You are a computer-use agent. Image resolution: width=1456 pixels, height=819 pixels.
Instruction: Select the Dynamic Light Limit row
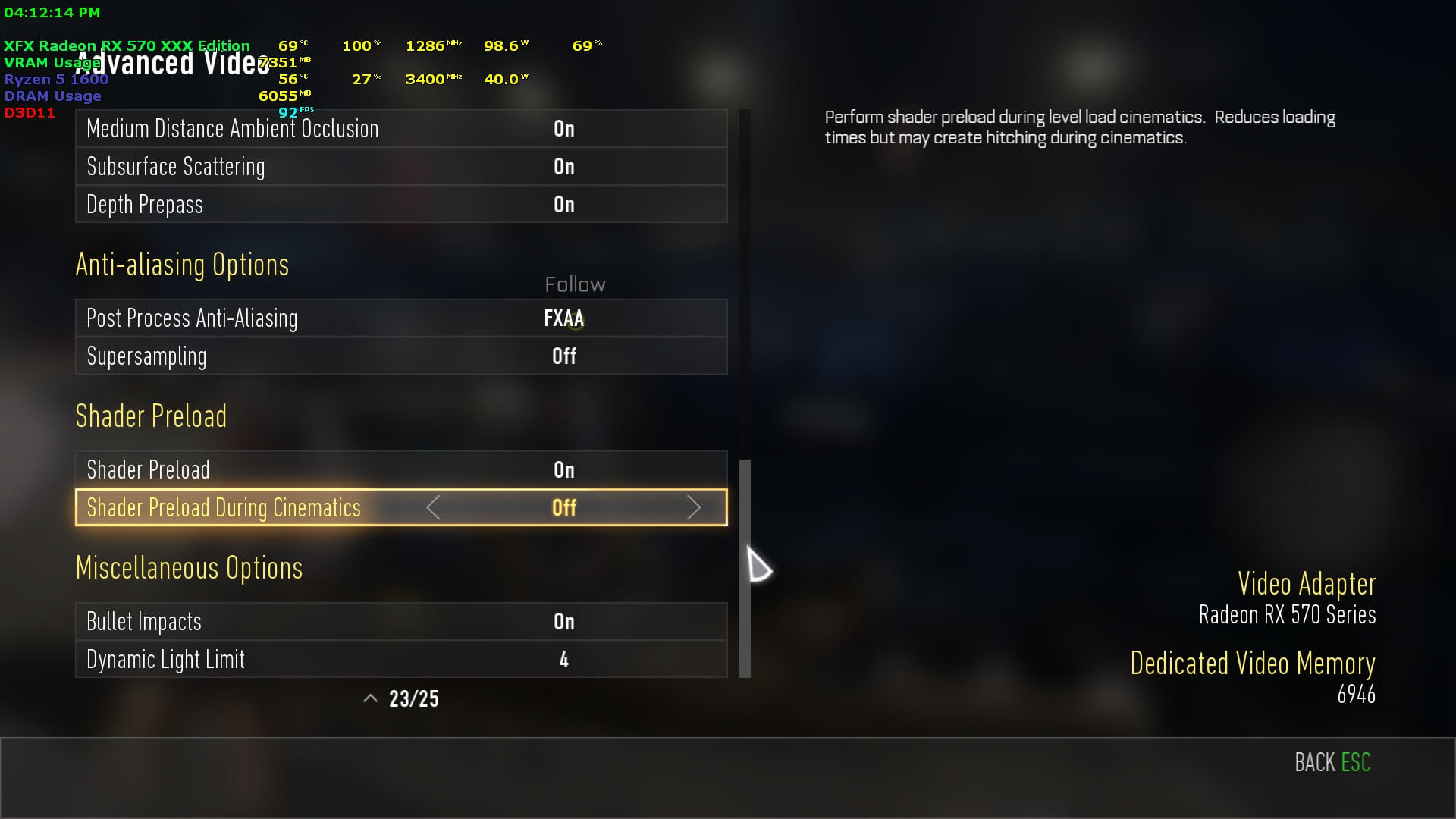tap(400, 660)
